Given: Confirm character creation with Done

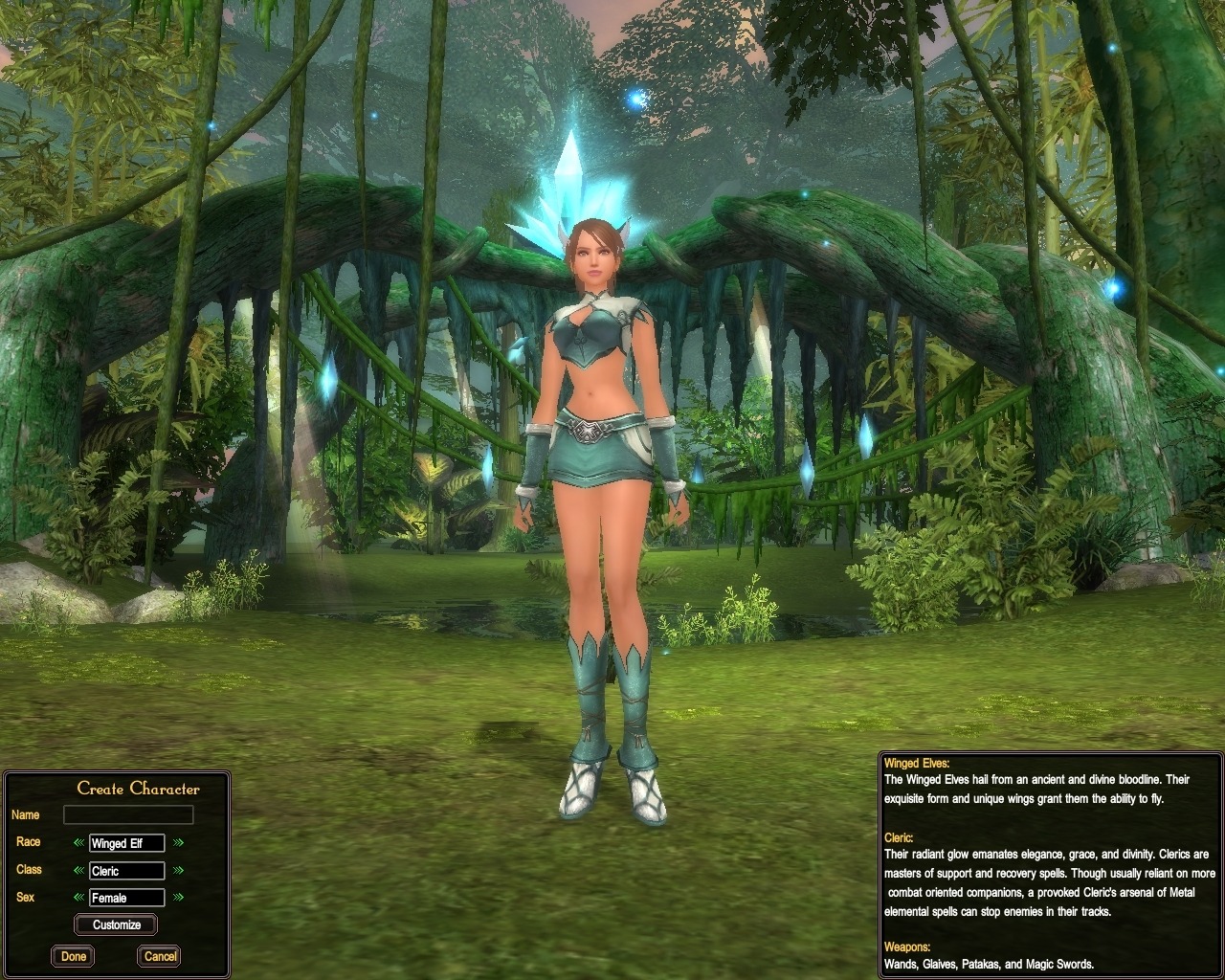Looking at the screenshot, I should (x=74, y=956).
